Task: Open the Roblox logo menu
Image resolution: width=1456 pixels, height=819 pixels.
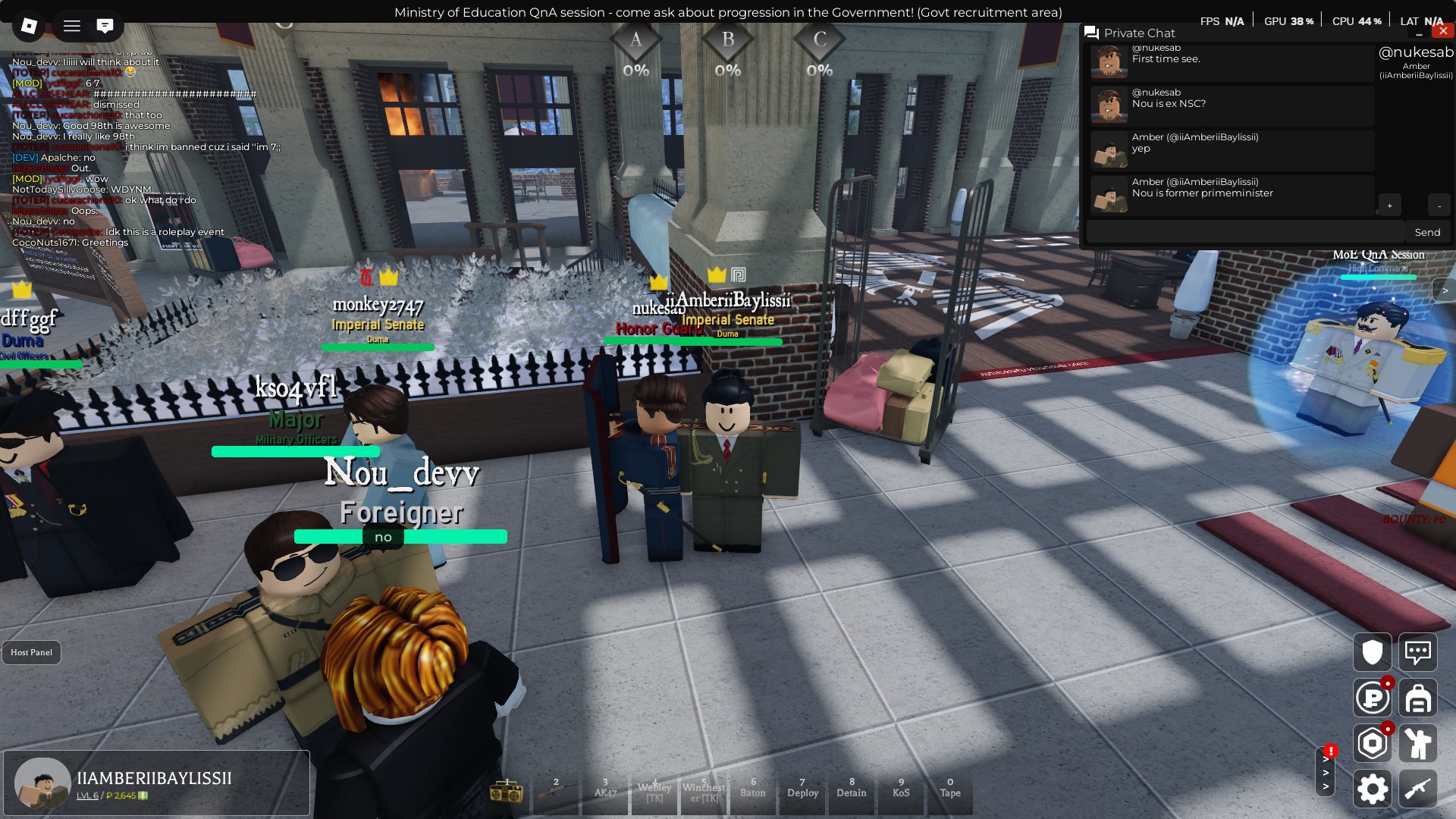Action: [x=29, y=27]
